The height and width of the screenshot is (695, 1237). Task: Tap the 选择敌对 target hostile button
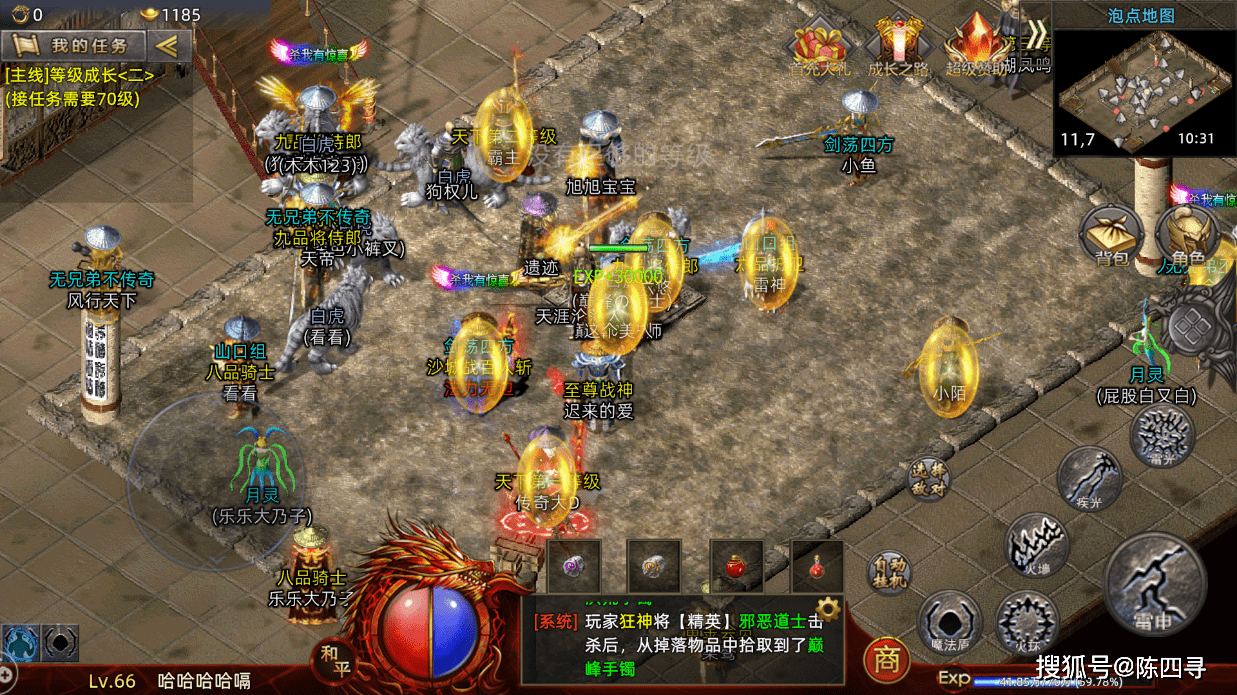[x=927, y=478]
